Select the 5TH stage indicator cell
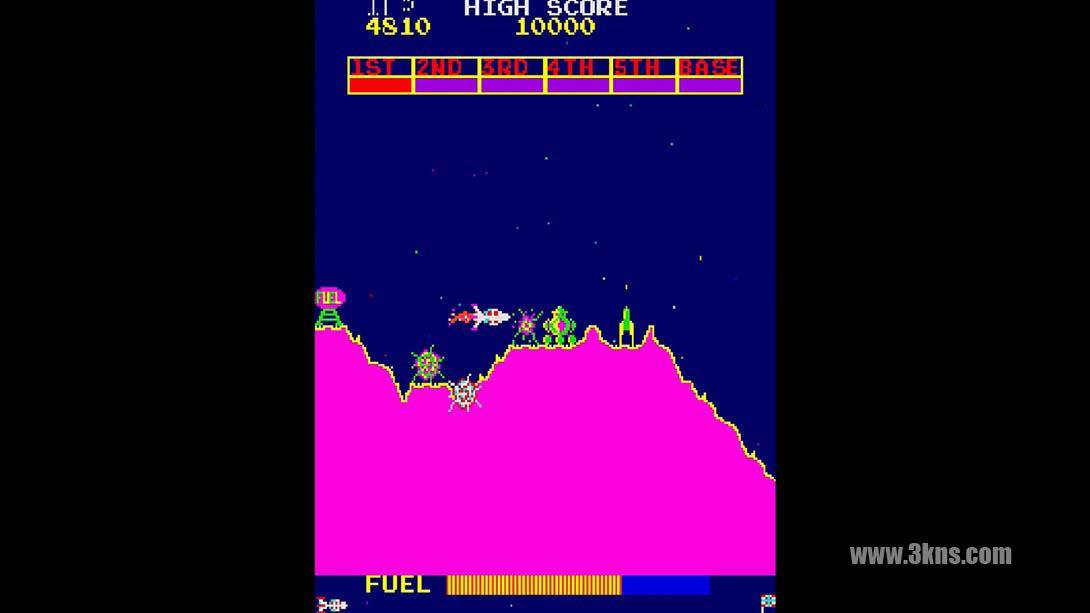1090x613 pixels. [x=644, y=76]
